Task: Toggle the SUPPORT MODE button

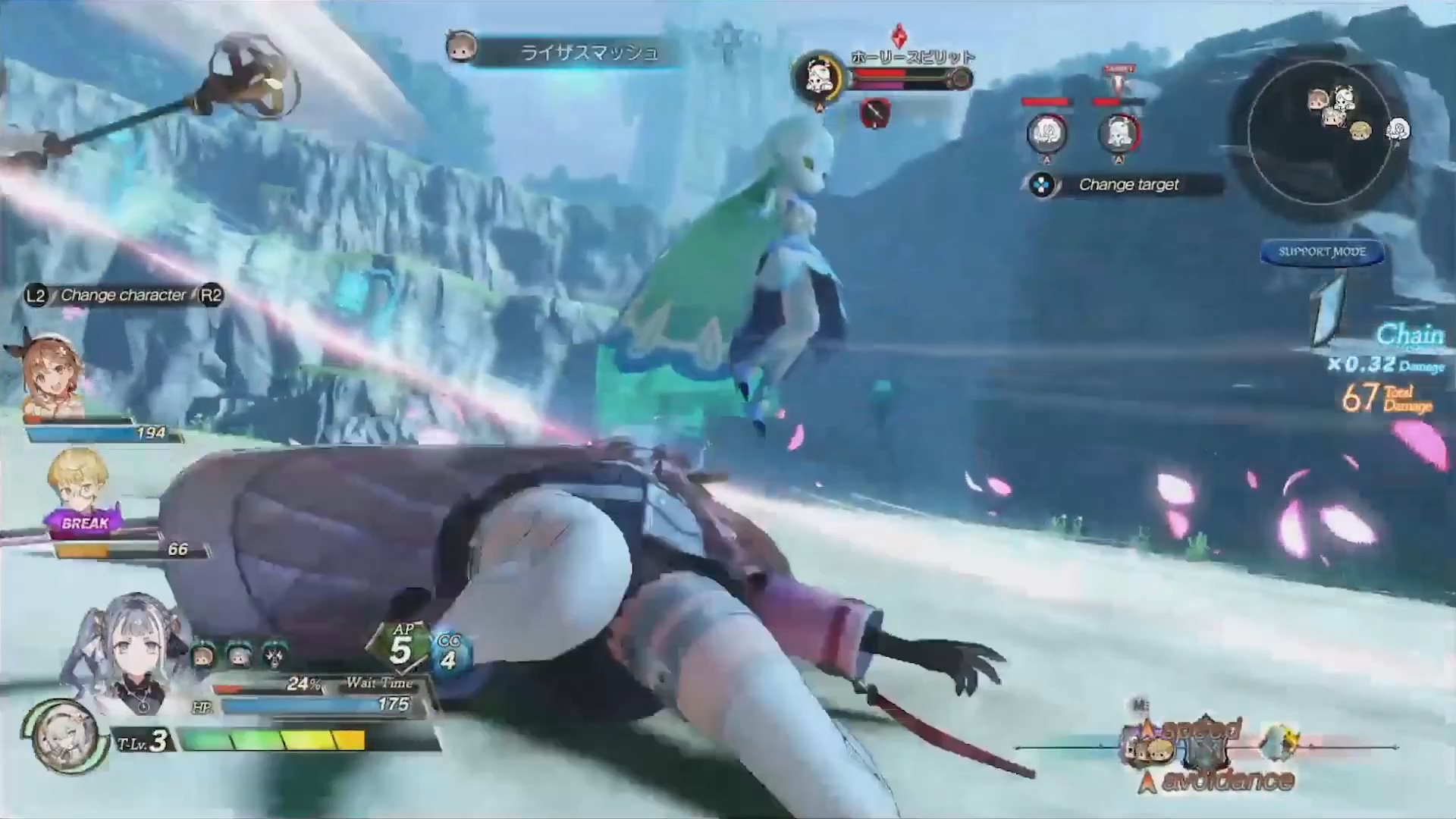Action: pos(1322,252)
